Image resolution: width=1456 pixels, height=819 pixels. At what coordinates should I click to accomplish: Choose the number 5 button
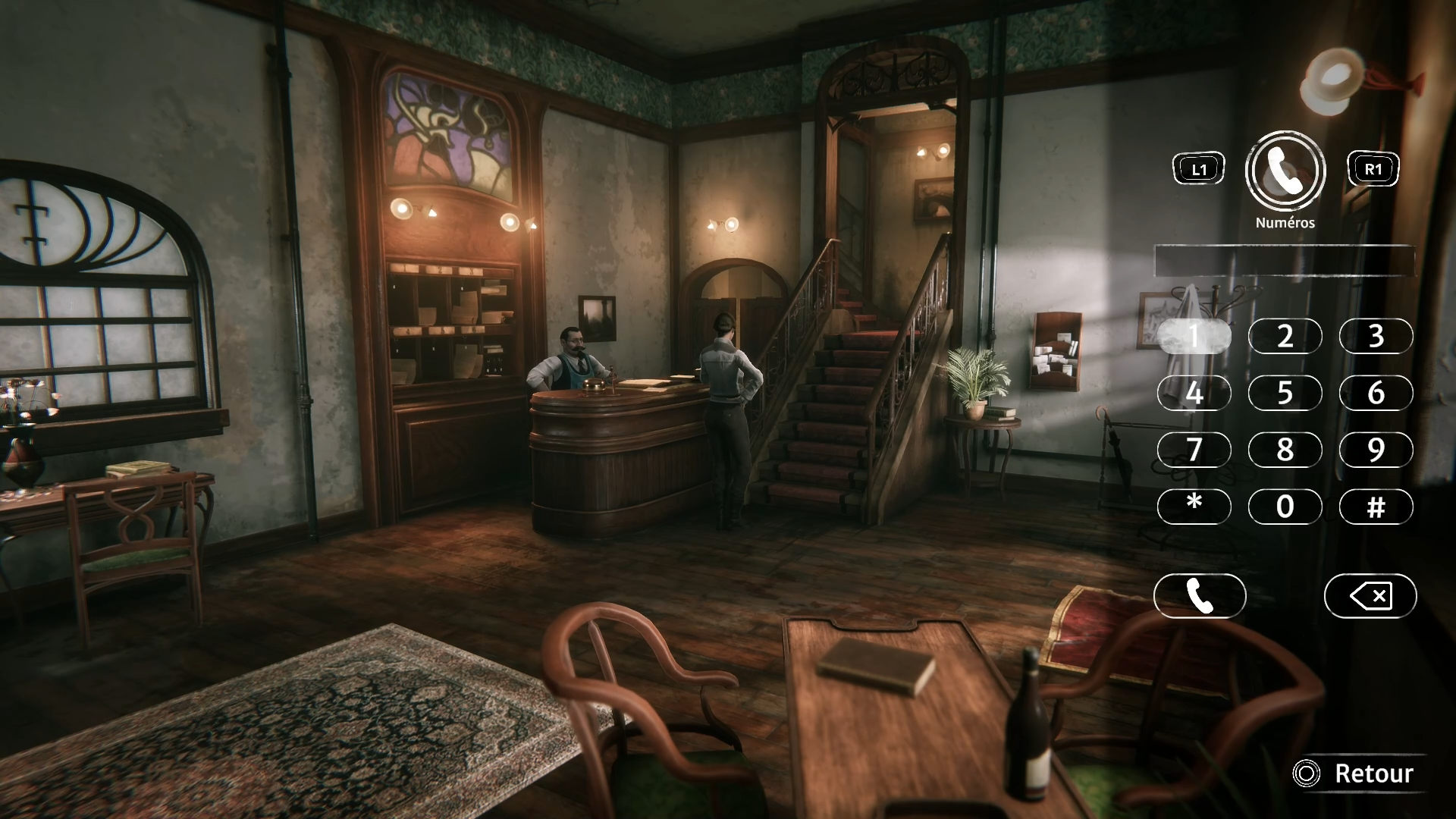tap(1285, 393)
